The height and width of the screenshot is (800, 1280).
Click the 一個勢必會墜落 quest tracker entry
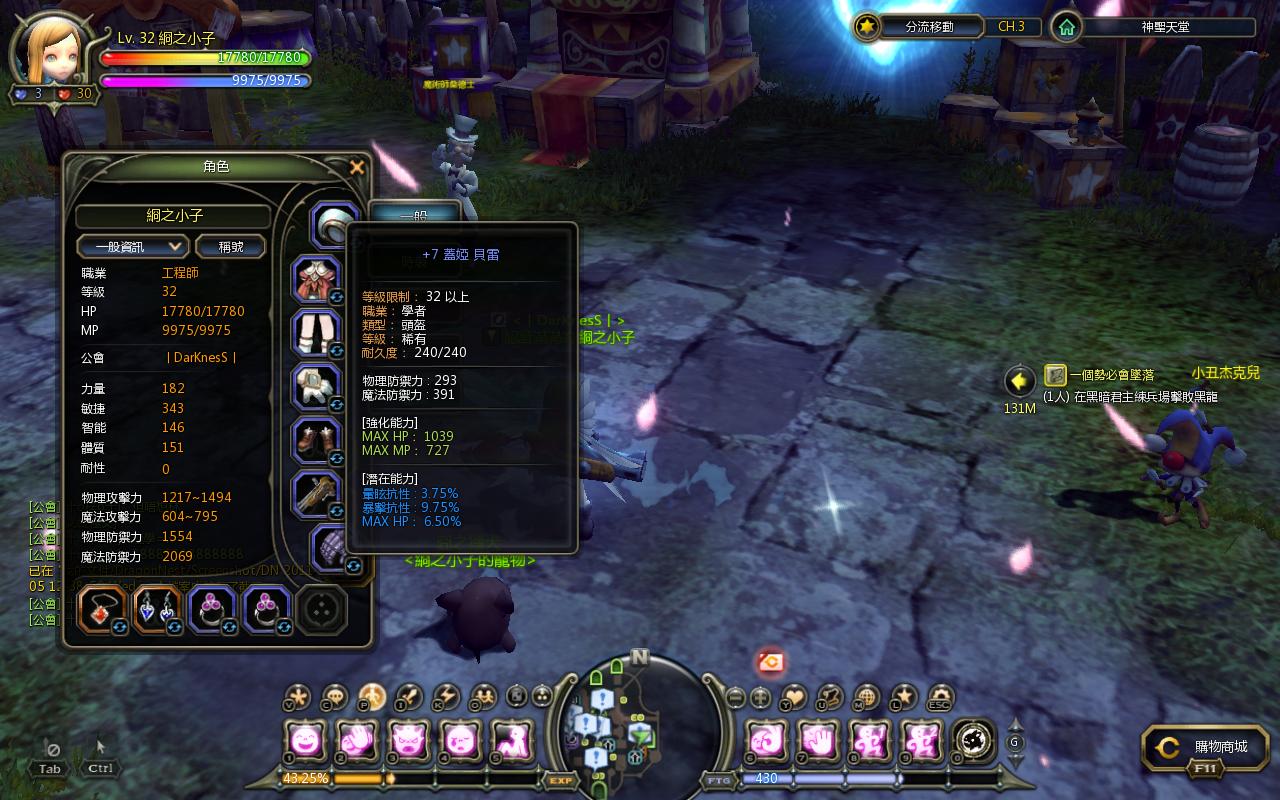coord(1098,375)
